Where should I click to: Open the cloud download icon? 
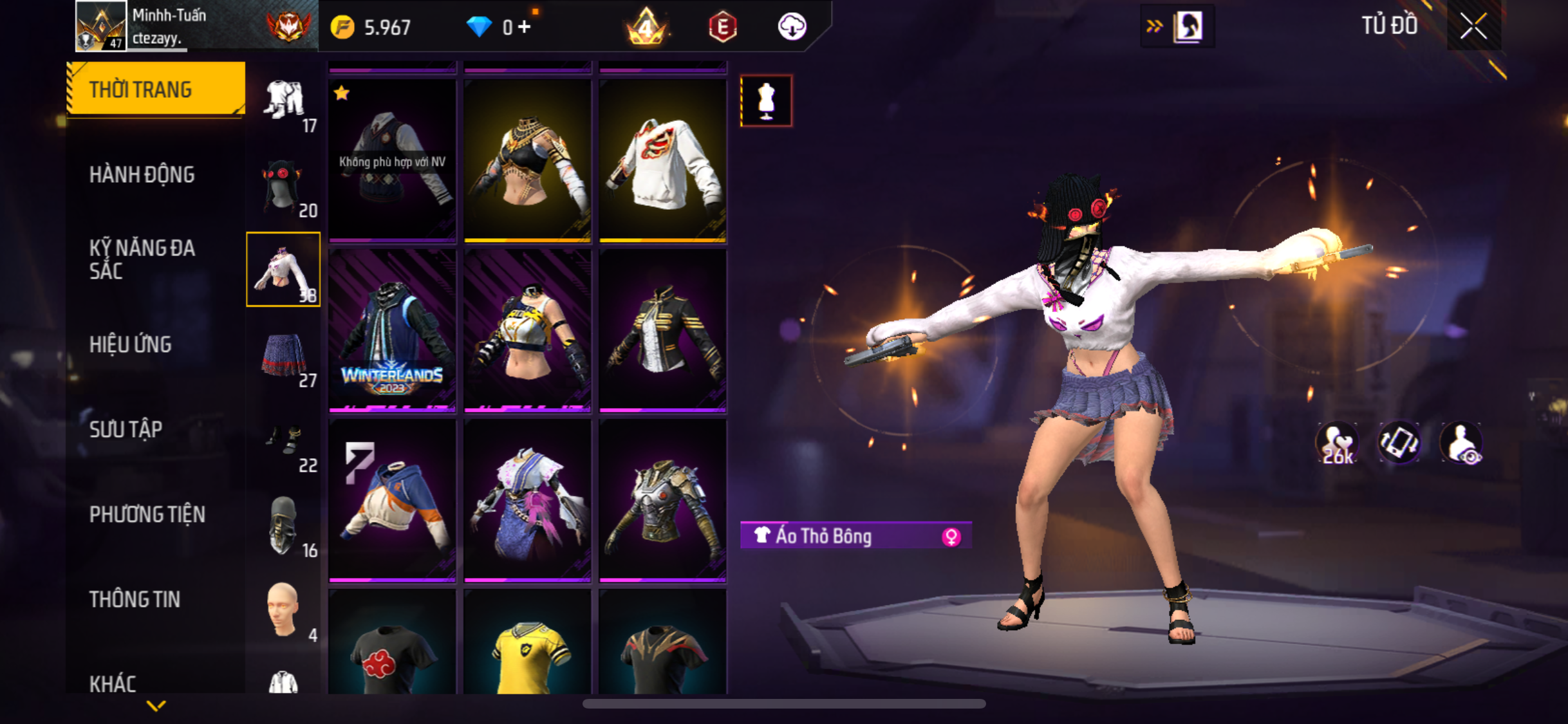792,27
